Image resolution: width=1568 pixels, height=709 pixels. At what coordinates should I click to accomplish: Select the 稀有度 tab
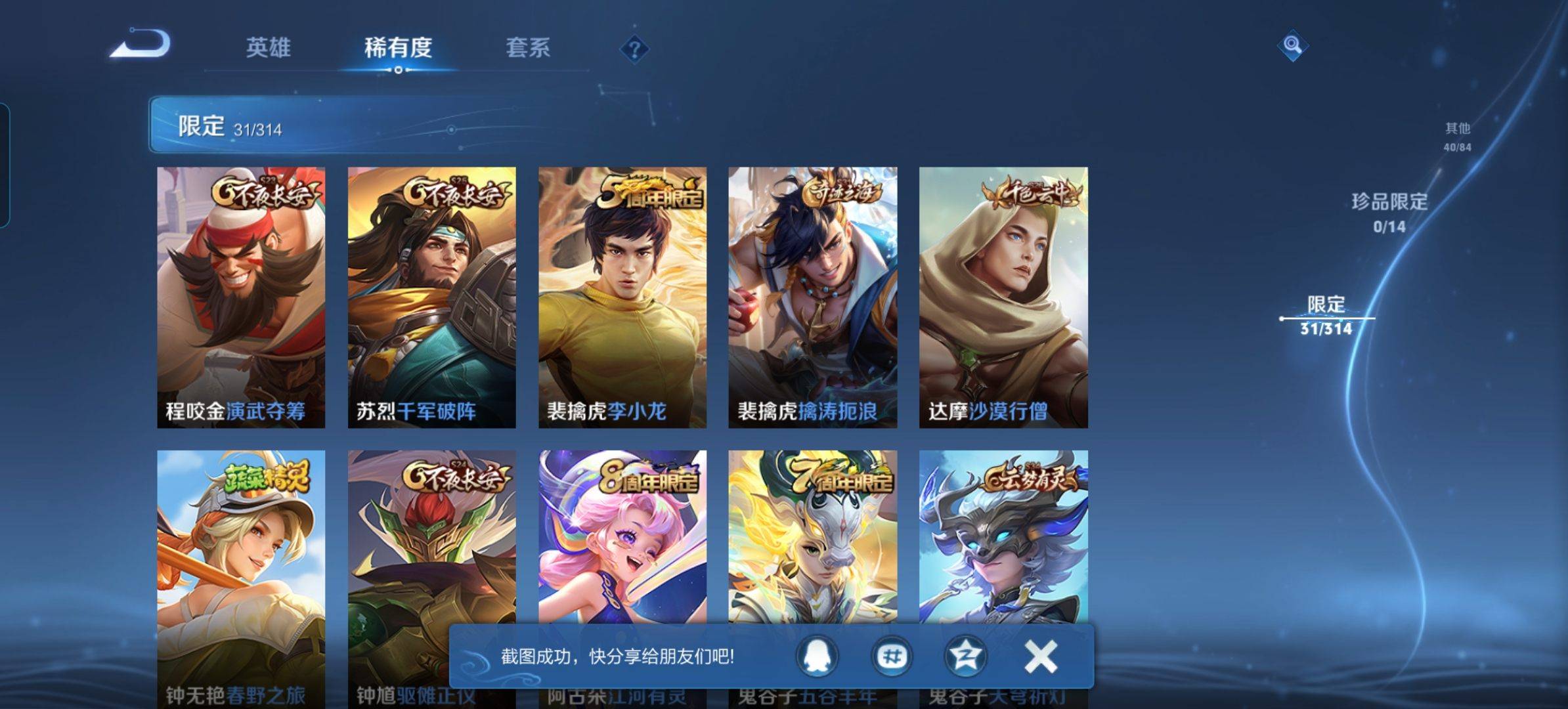click(x=398, y=48)
